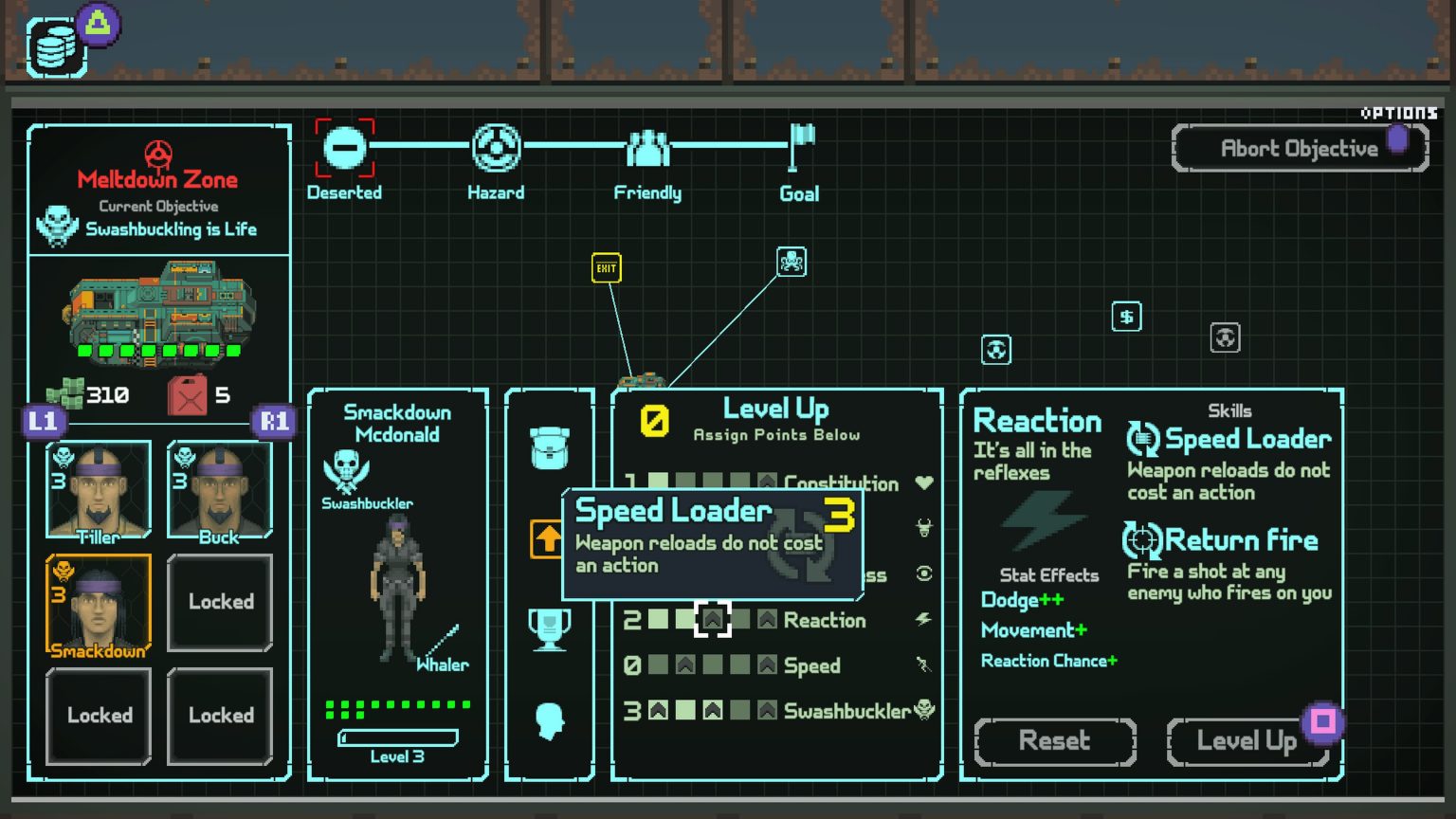
Task: Select the squid enemy icon on the map
Action: [792, 262]
